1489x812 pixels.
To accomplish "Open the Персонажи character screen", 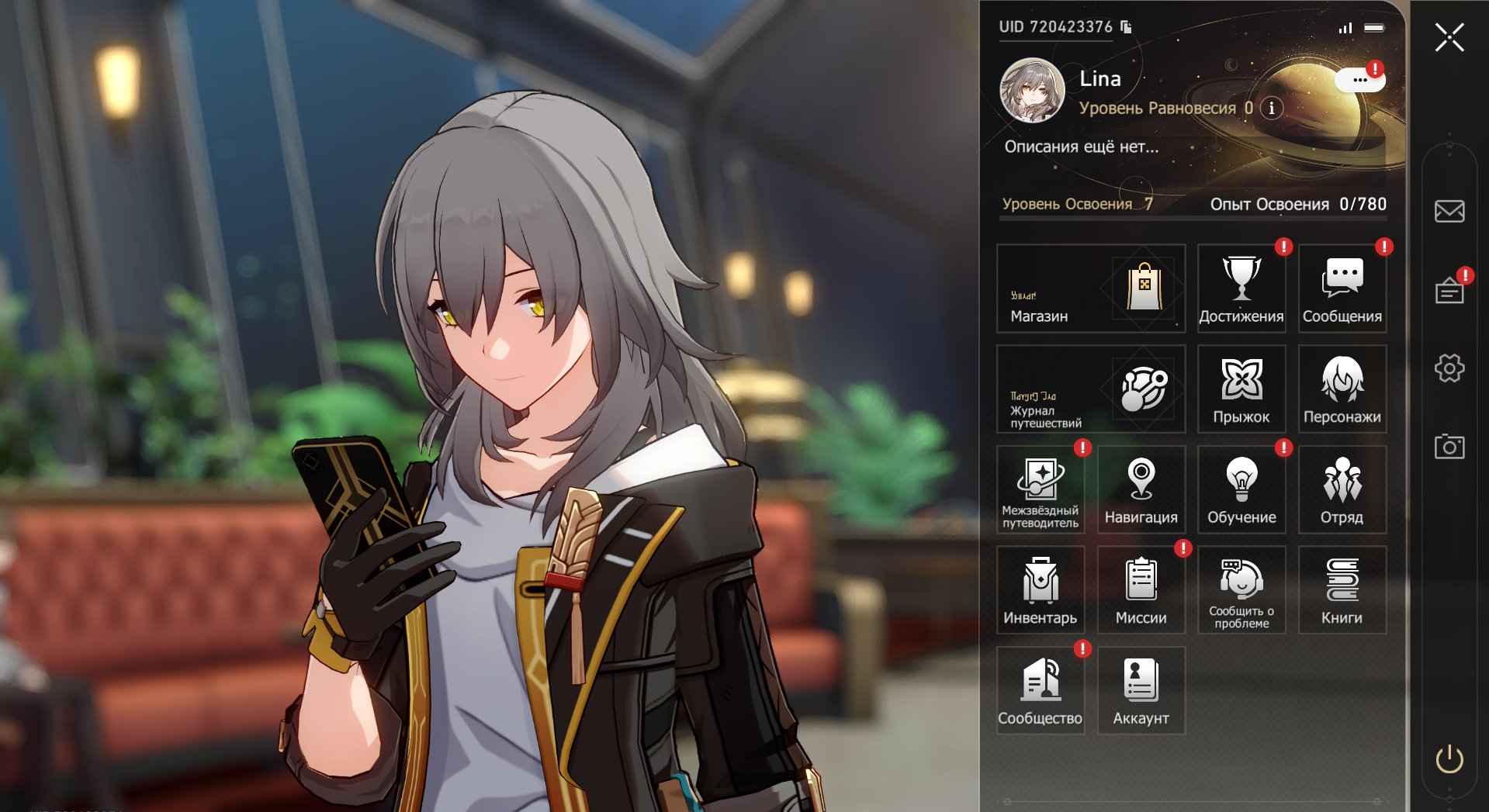I will tap(1342, 389).
